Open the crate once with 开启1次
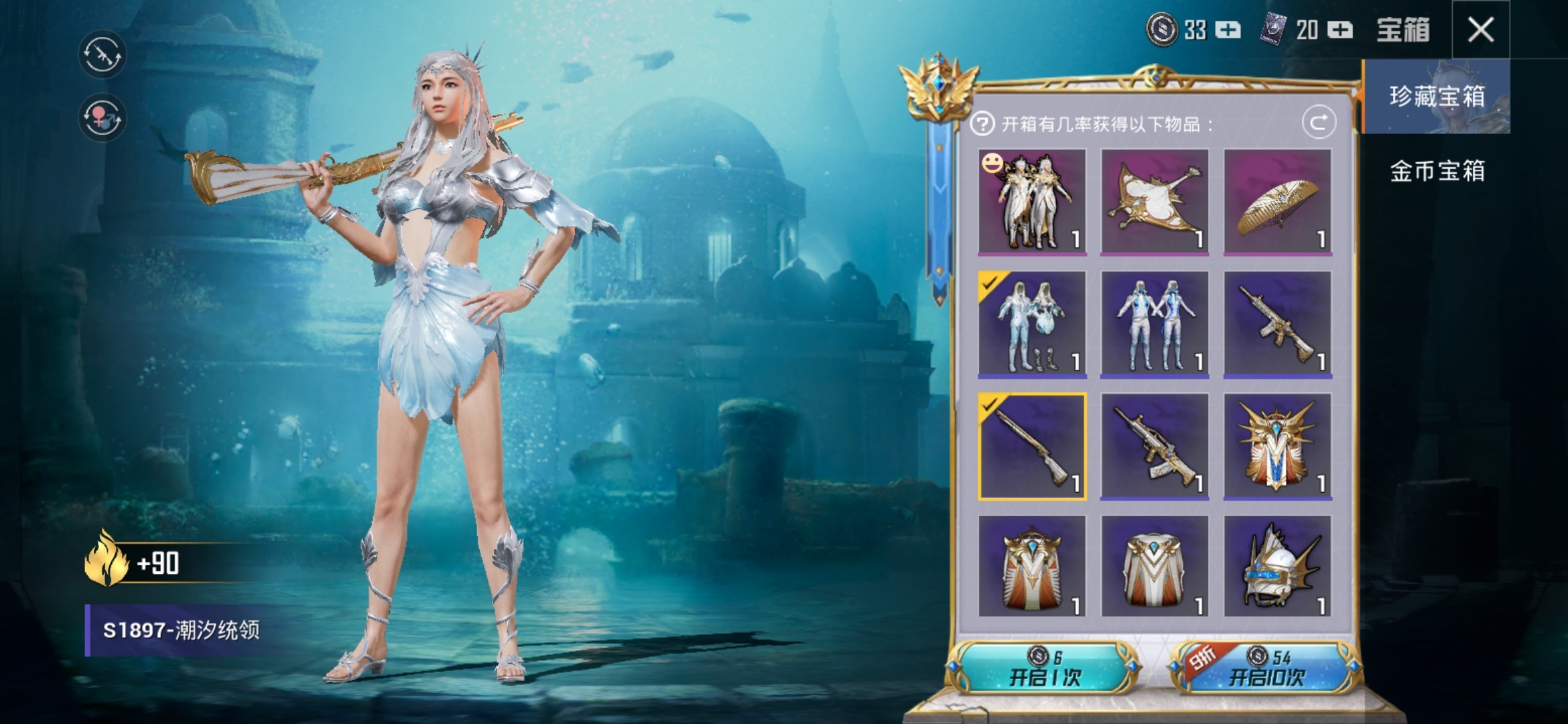The height and width of the screenshot is (724, 1568). point(1045,668)
